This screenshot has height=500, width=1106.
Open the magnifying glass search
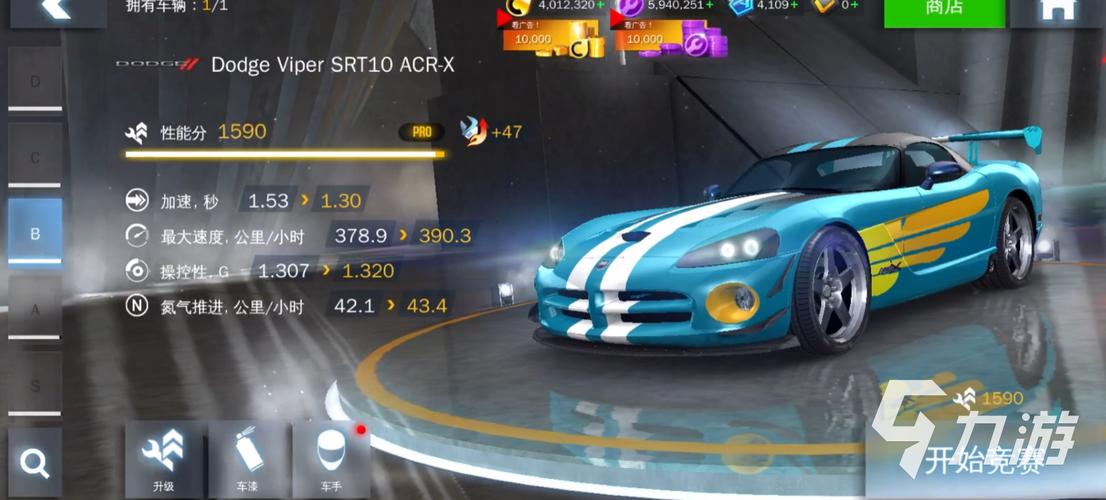35,463
